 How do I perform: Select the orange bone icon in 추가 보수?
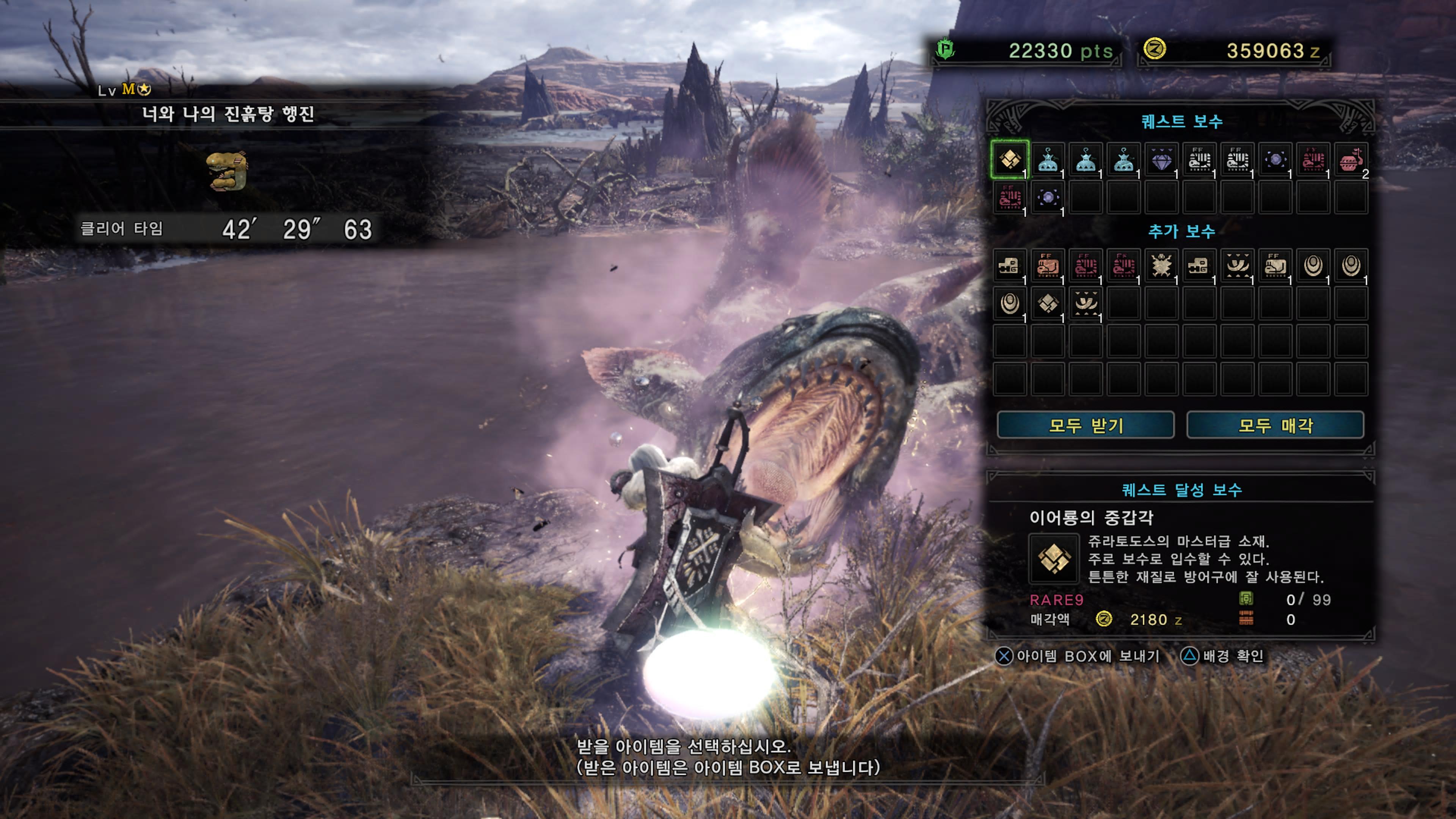pos(1047,266)
